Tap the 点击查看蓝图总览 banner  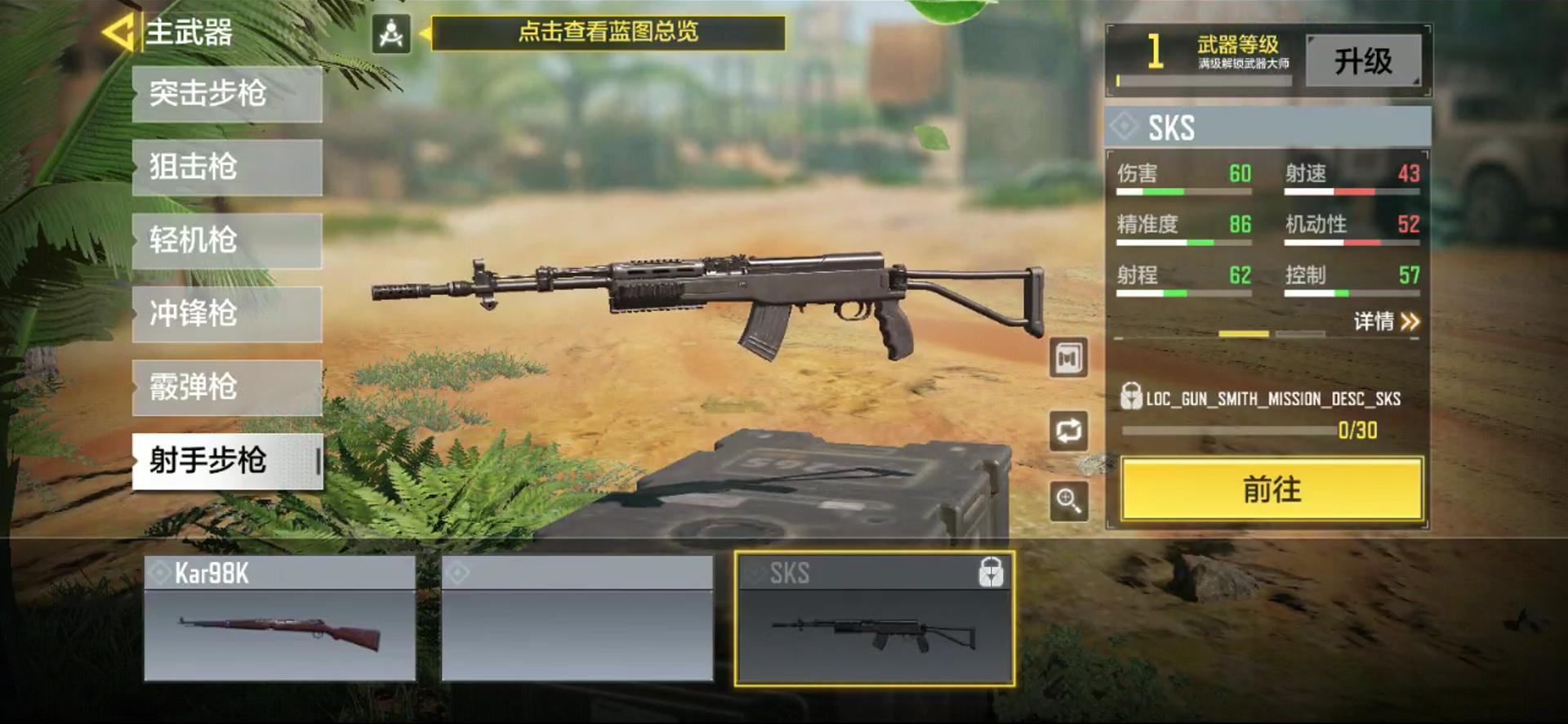(604, 33)
